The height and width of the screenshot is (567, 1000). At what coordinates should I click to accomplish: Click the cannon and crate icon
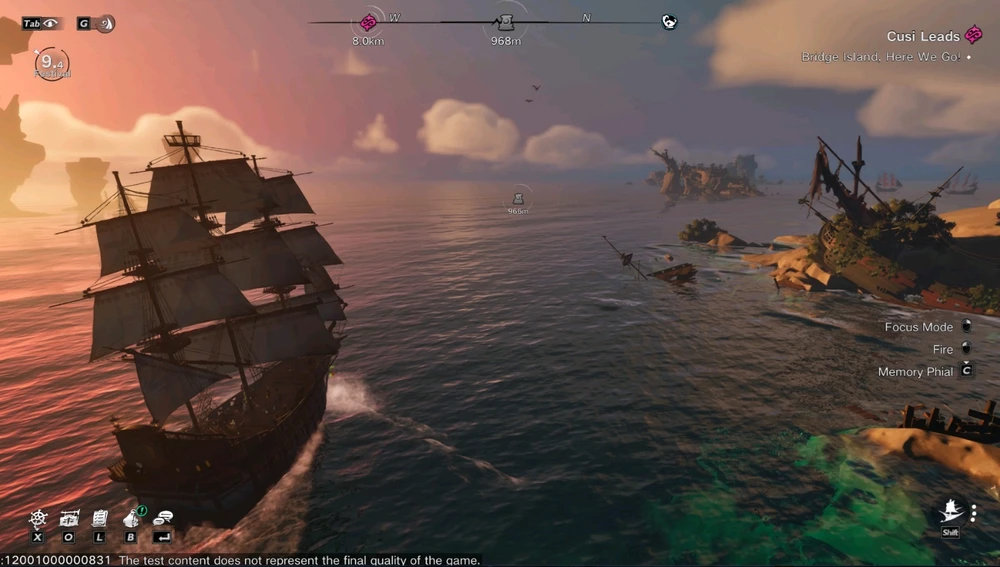click(x=69, y=518)
